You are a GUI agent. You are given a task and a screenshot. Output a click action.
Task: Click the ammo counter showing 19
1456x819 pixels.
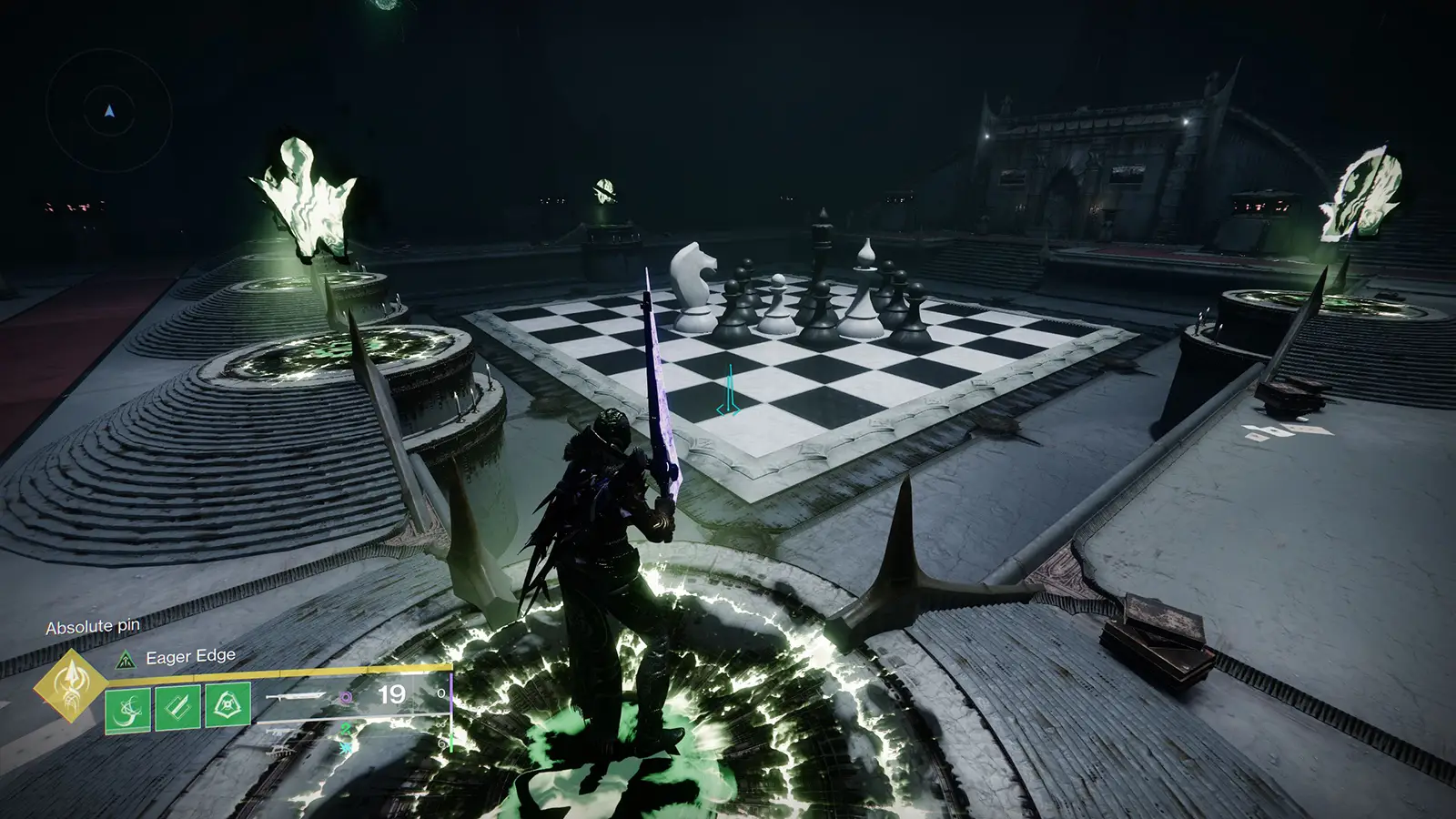(390, 694)
